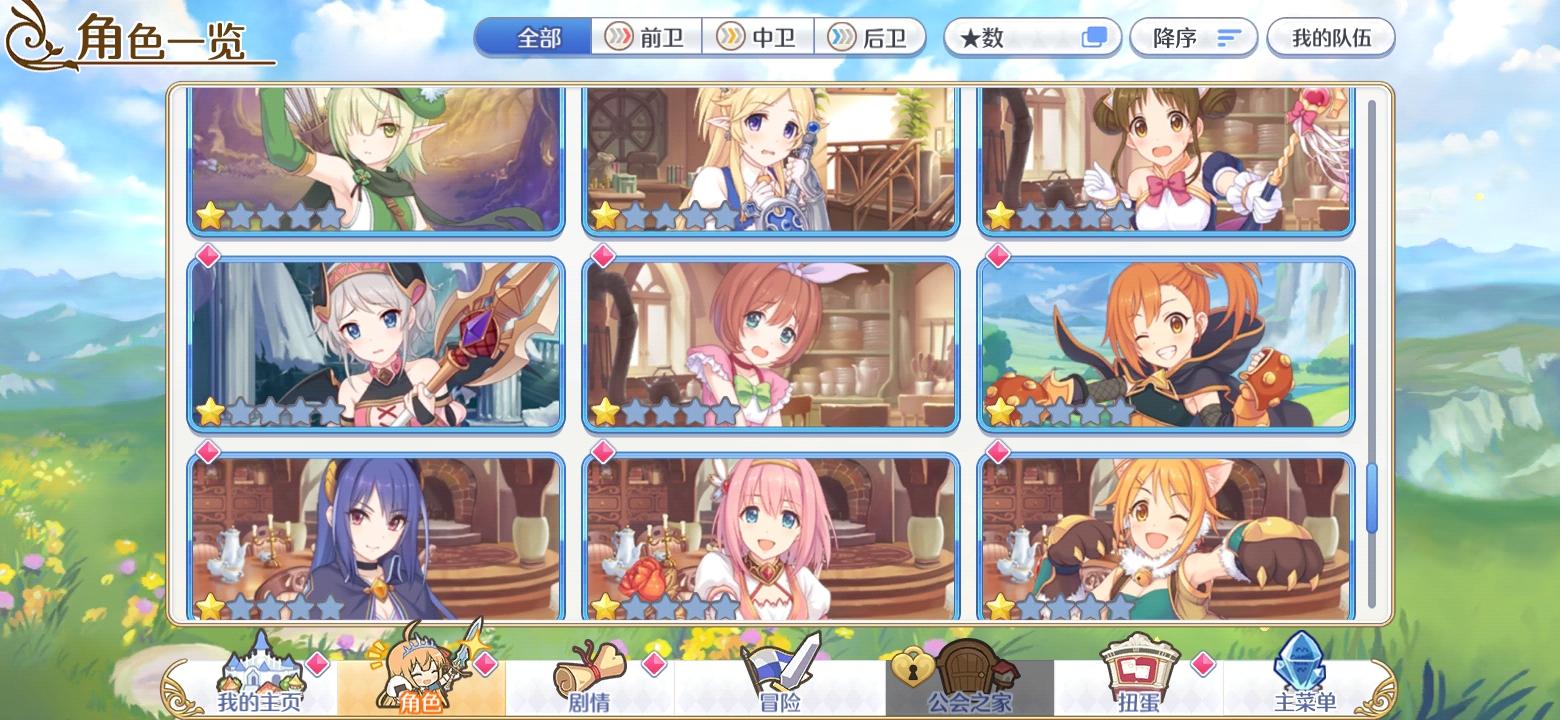Viewport: 1560px width, 720px height.
Task: Toggle 降序 descending sort order
Action: [1193, 37]
